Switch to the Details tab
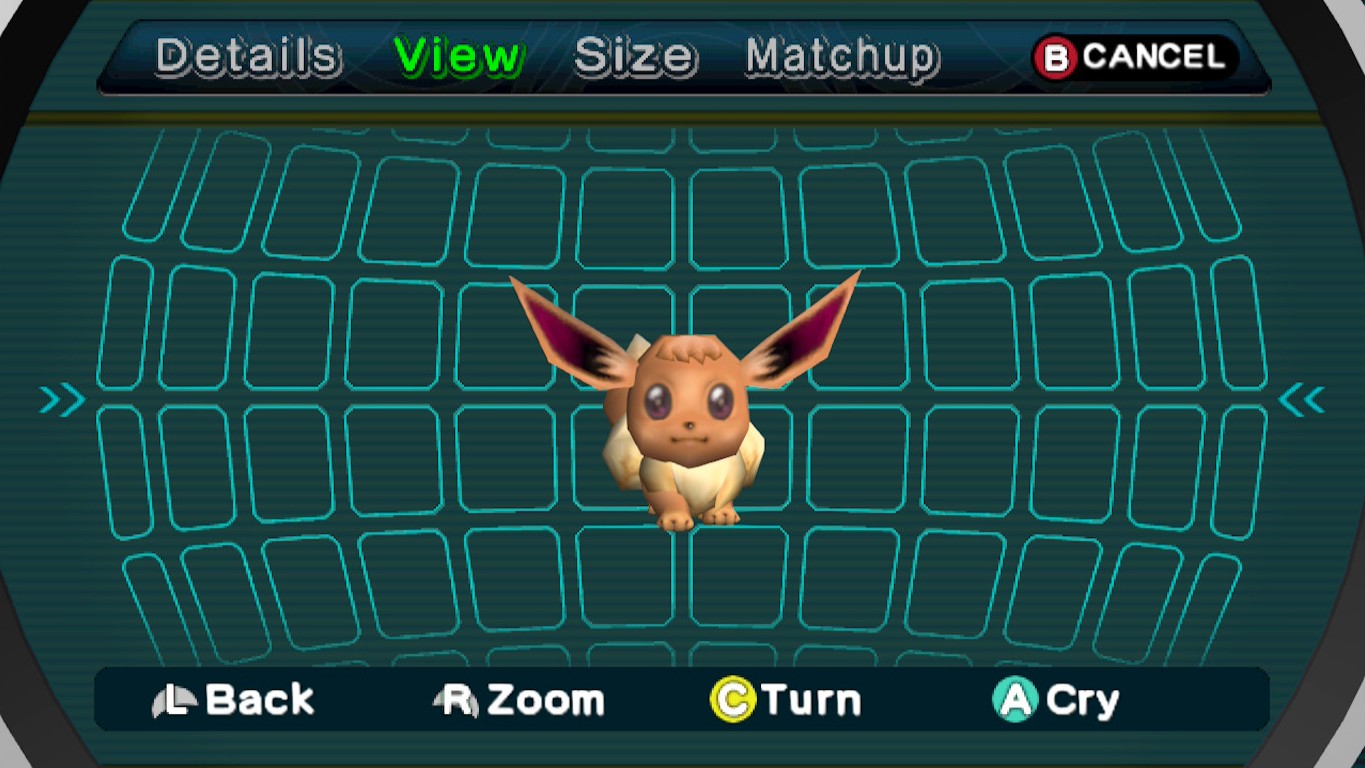The height and width of the screenshot is (768, 1365). click(246, 57)
